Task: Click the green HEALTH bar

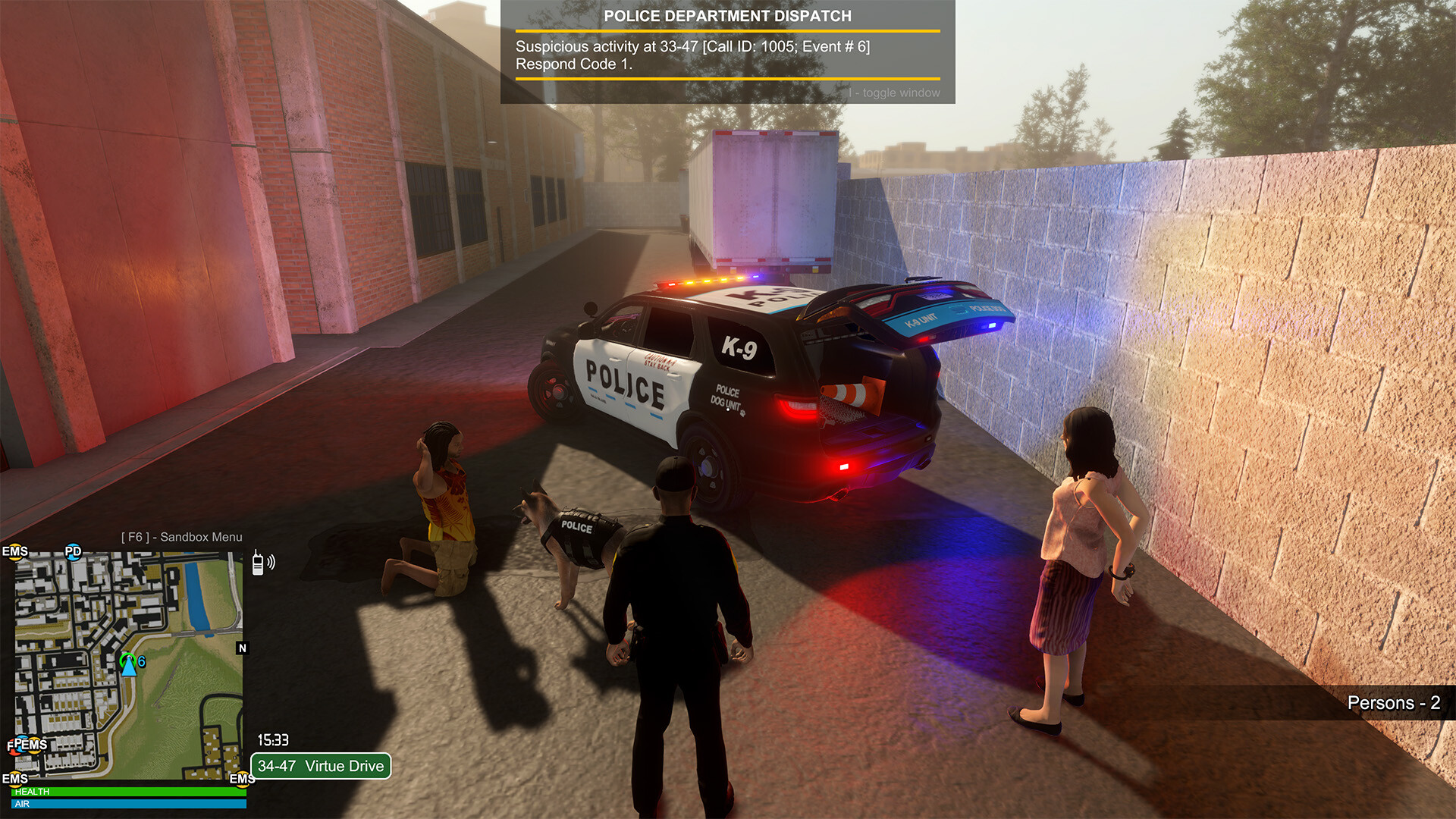Action: click(129, 791)
